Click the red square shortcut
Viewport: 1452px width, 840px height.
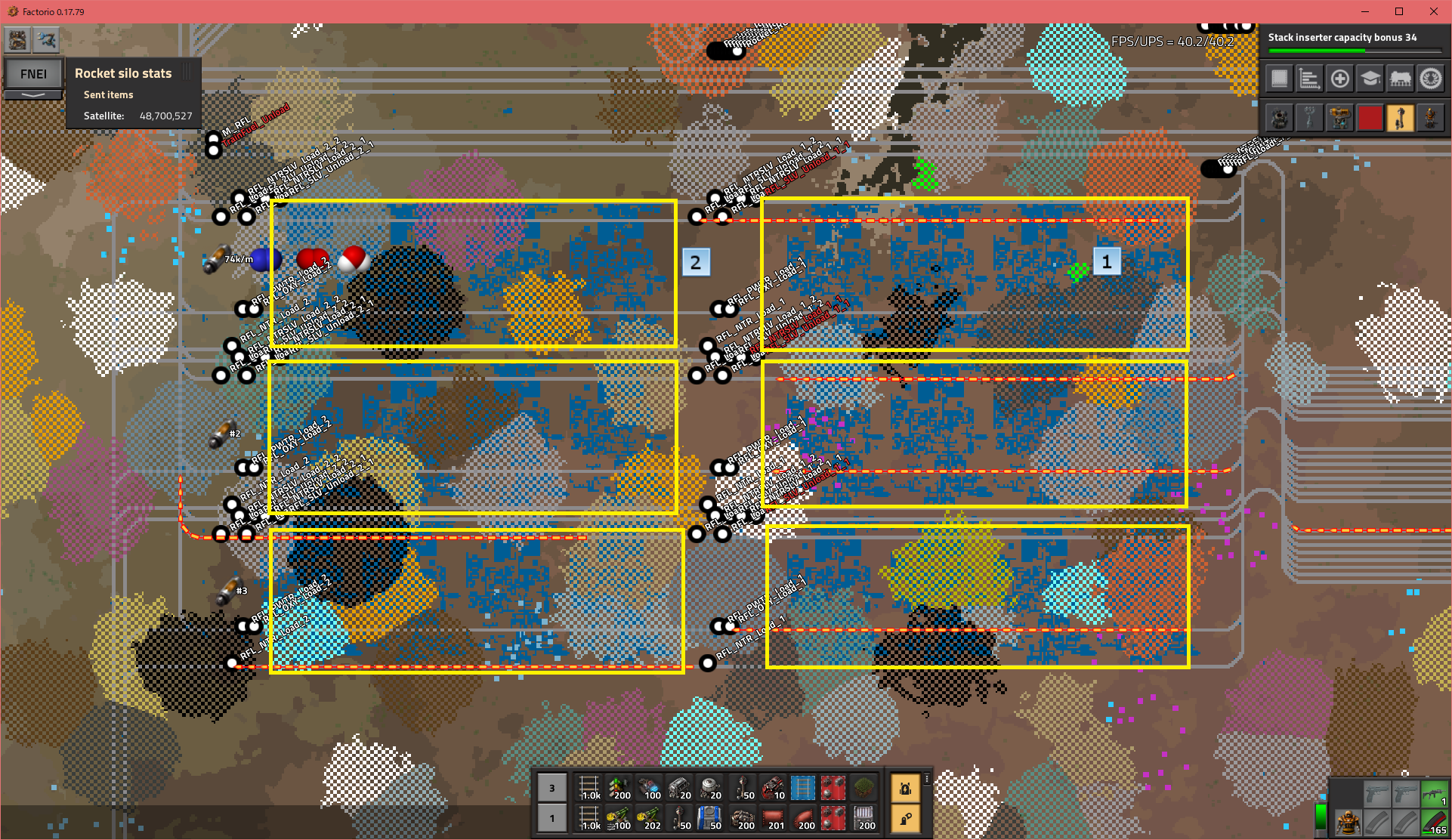(1370, 119)
